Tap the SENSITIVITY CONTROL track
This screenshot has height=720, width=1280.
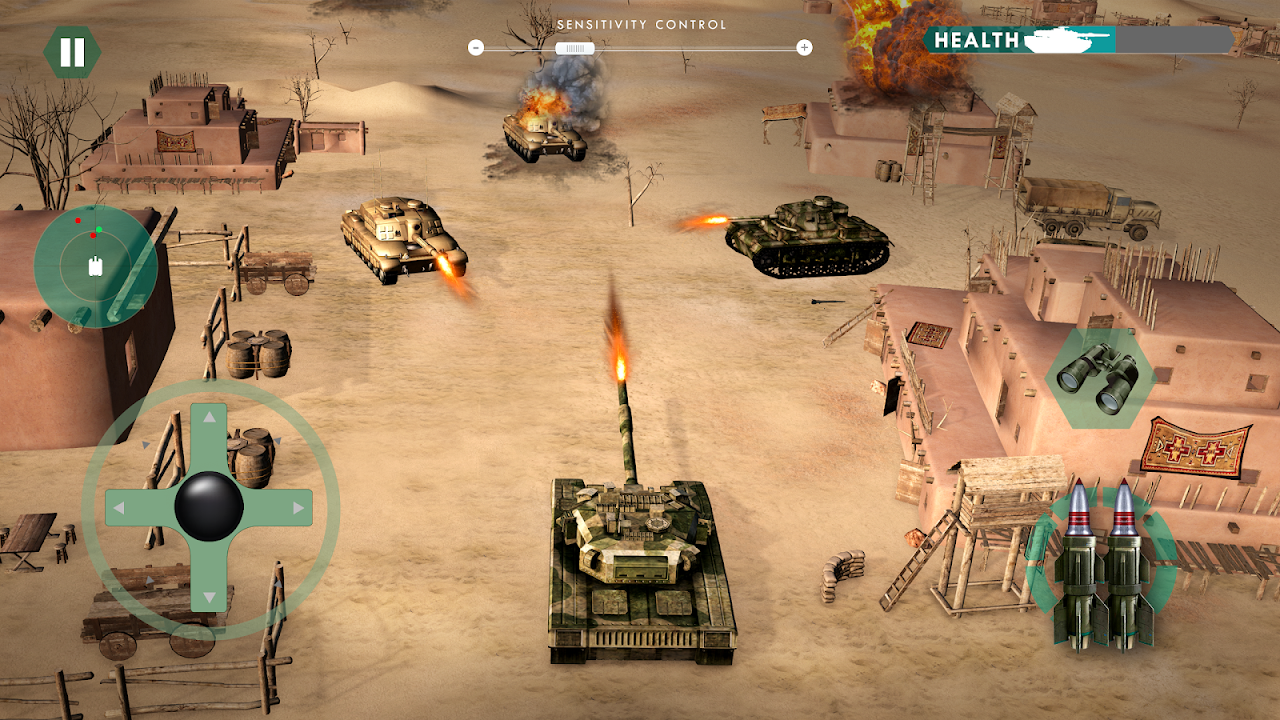click(x=700, y=47)
